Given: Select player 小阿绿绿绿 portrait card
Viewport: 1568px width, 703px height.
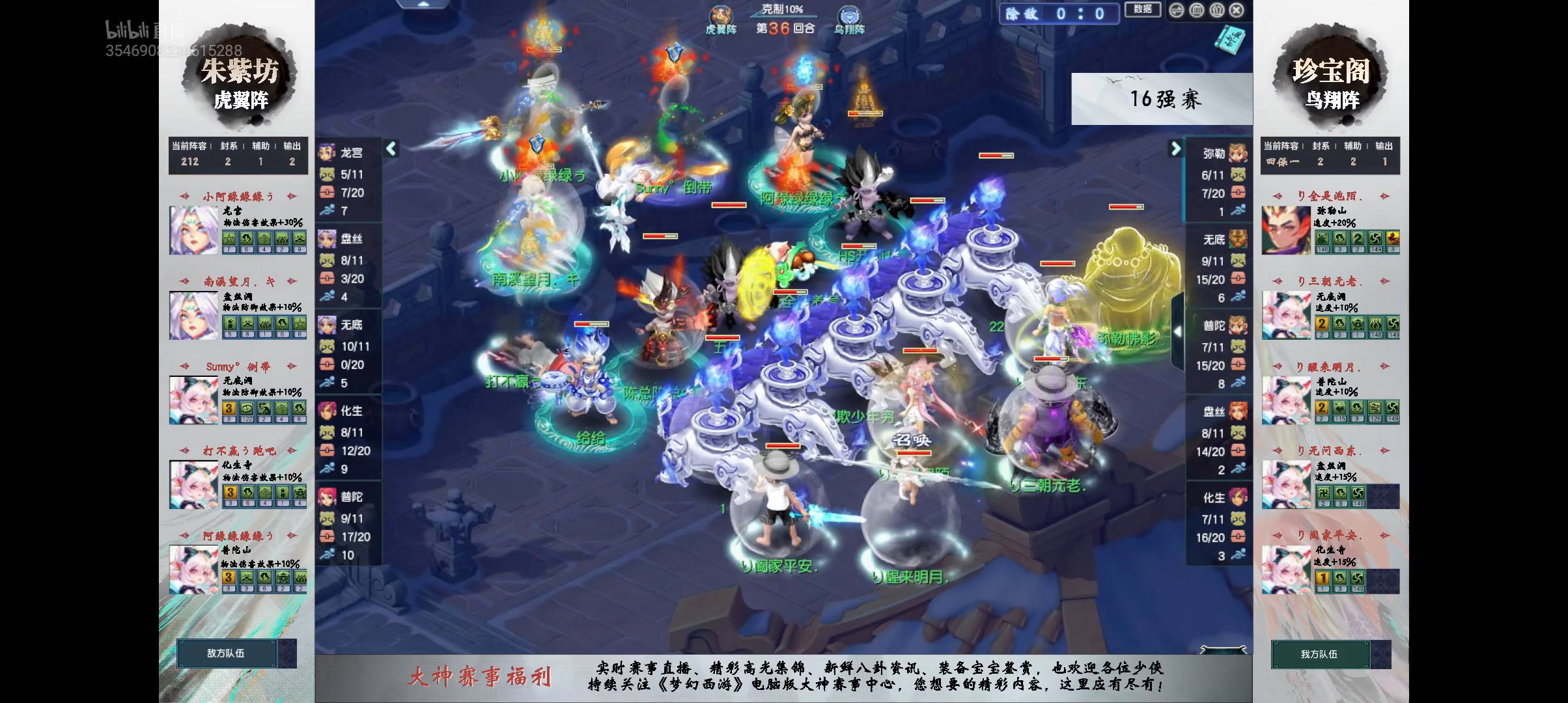Looking at the screenshot, I should pos(194,230).
